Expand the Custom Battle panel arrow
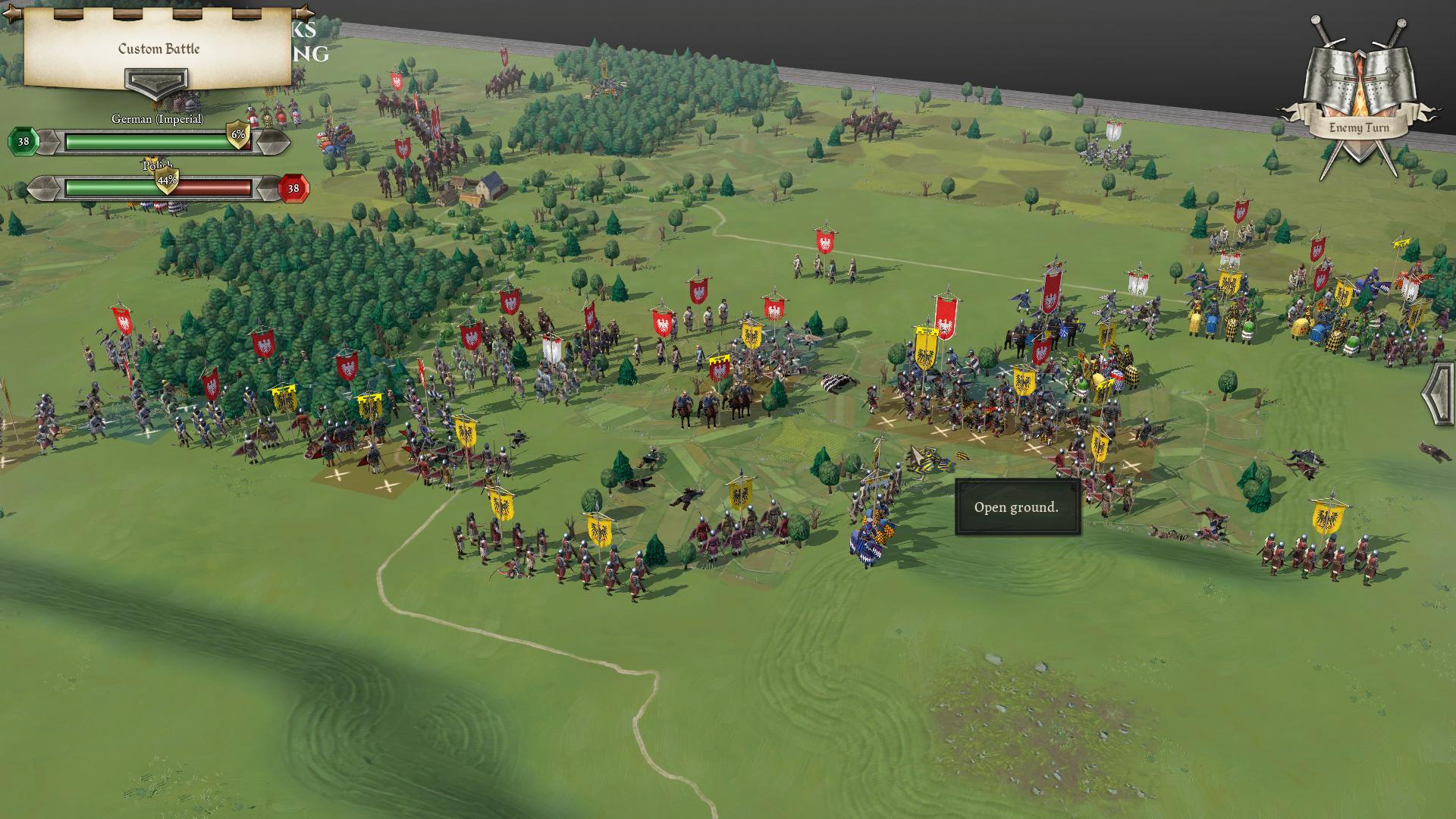This screenshot has width=1456, height=819. click(x=156, y=83)
